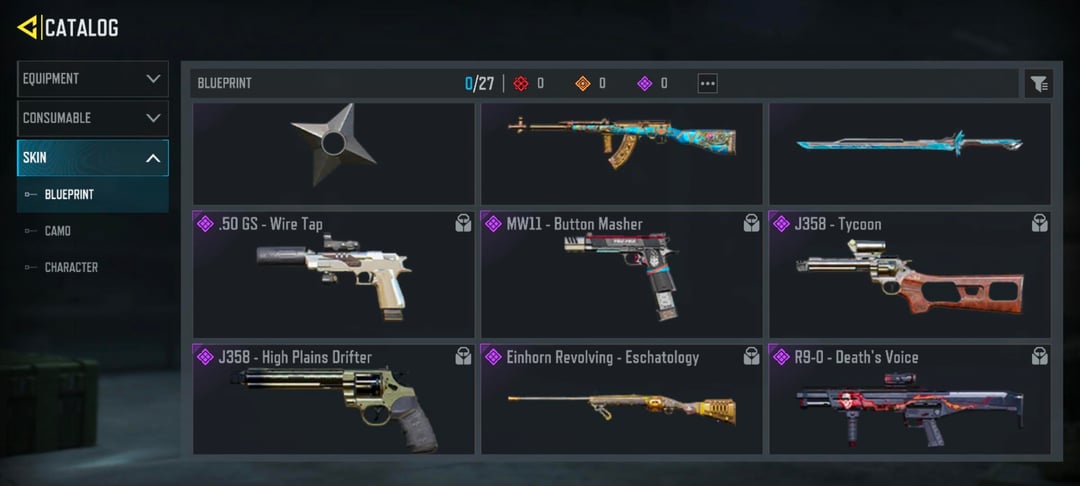1080x486 pixels.
Task: Go back using the Catalog arrow
Action: tap(28, 27)
